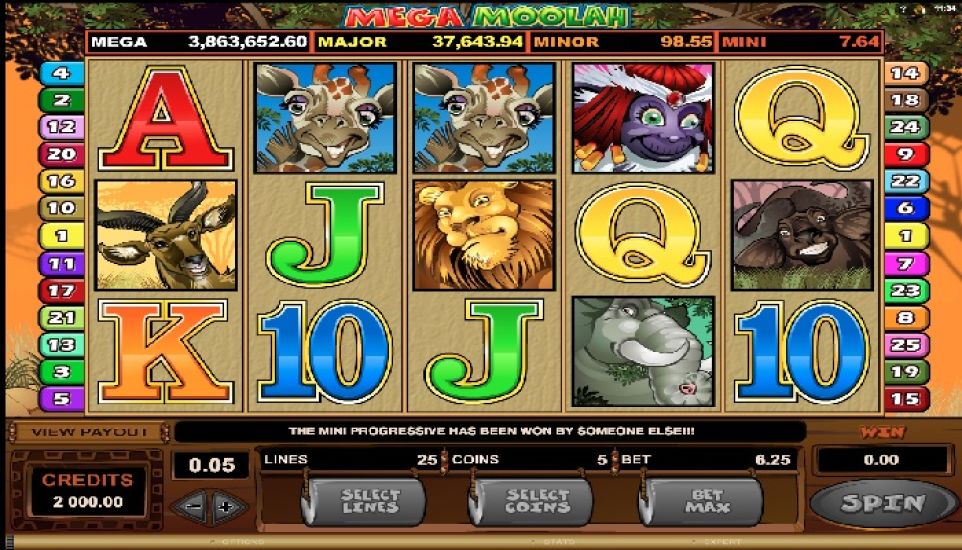
Task: Spin the reels
Action: 882,503
